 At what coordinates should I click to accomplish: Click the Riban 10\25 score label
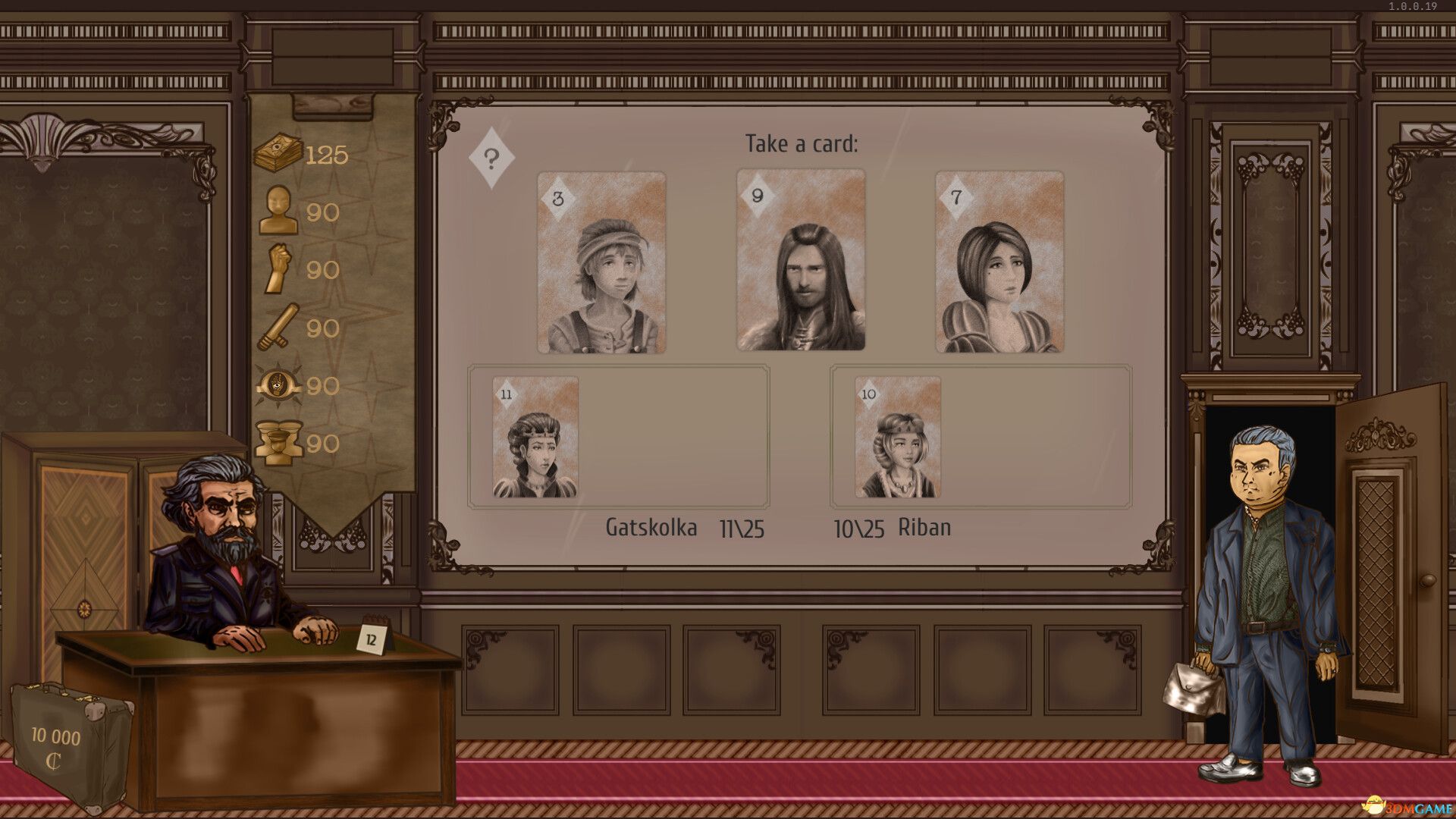click(x=891, y=528)
